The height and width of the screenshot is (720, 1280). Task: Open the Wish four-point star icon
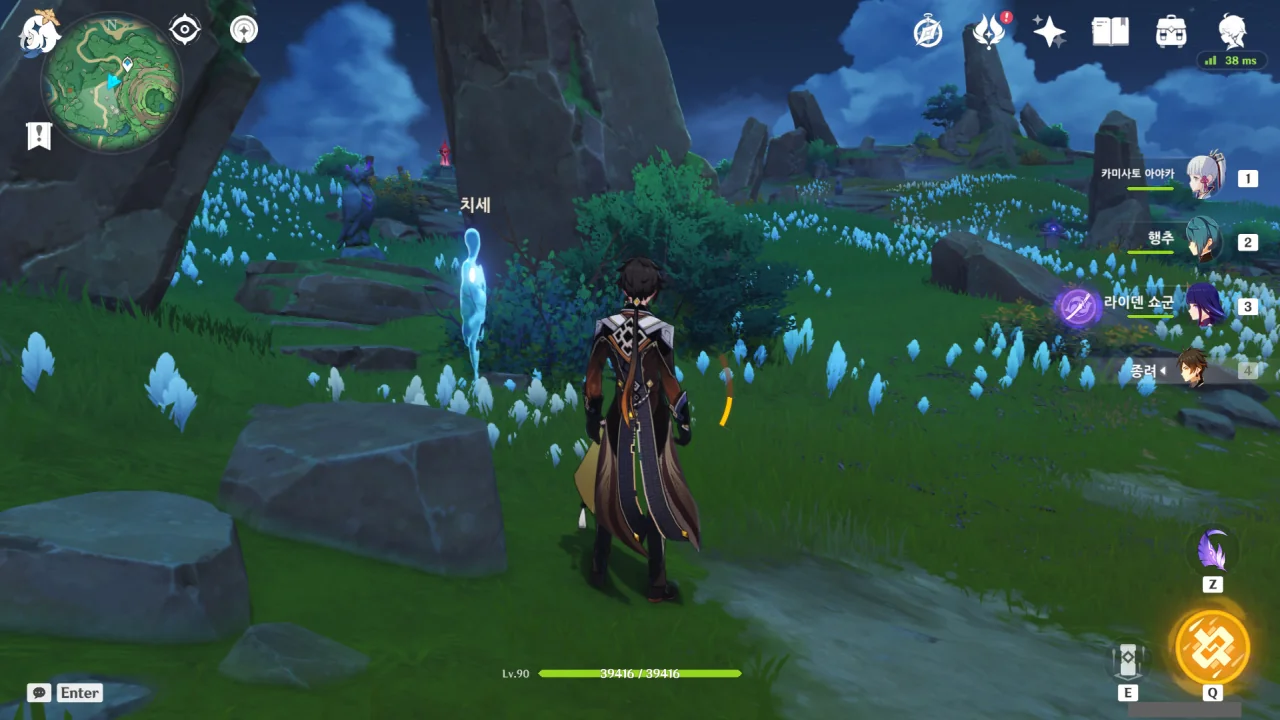[x=1049, y=32]
